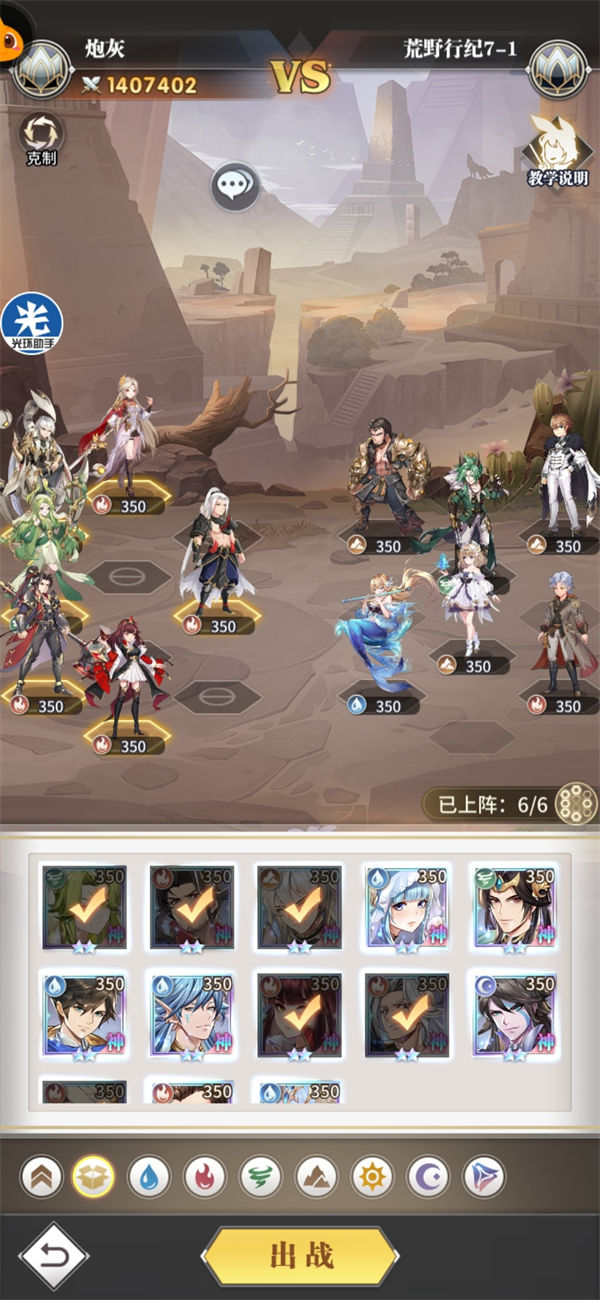Open the chat speech bubble
Viewport: 600px width, 1300px height.
235,186
